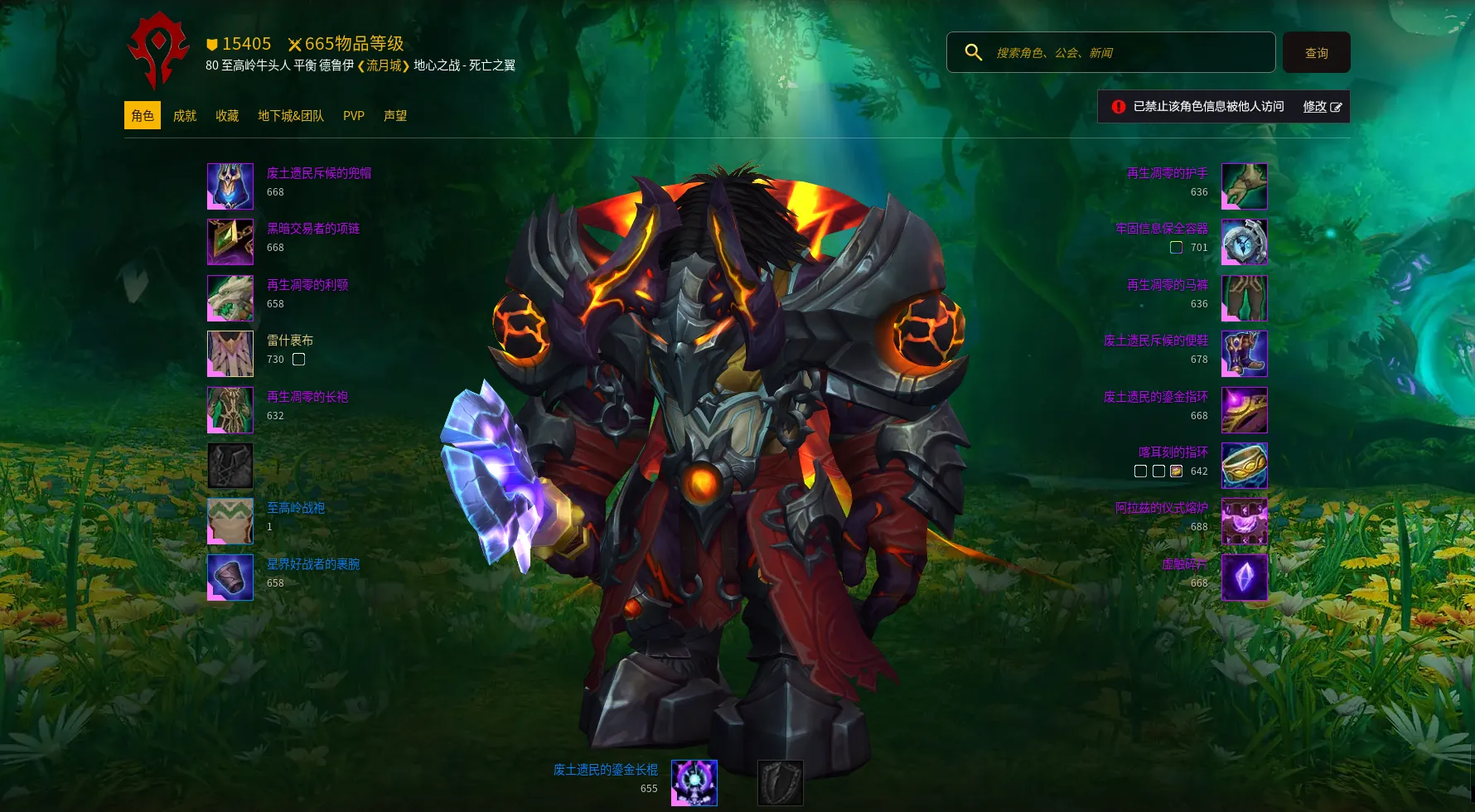Select the 虚触碎片 trinket icon

click(x=1244, y=577)
